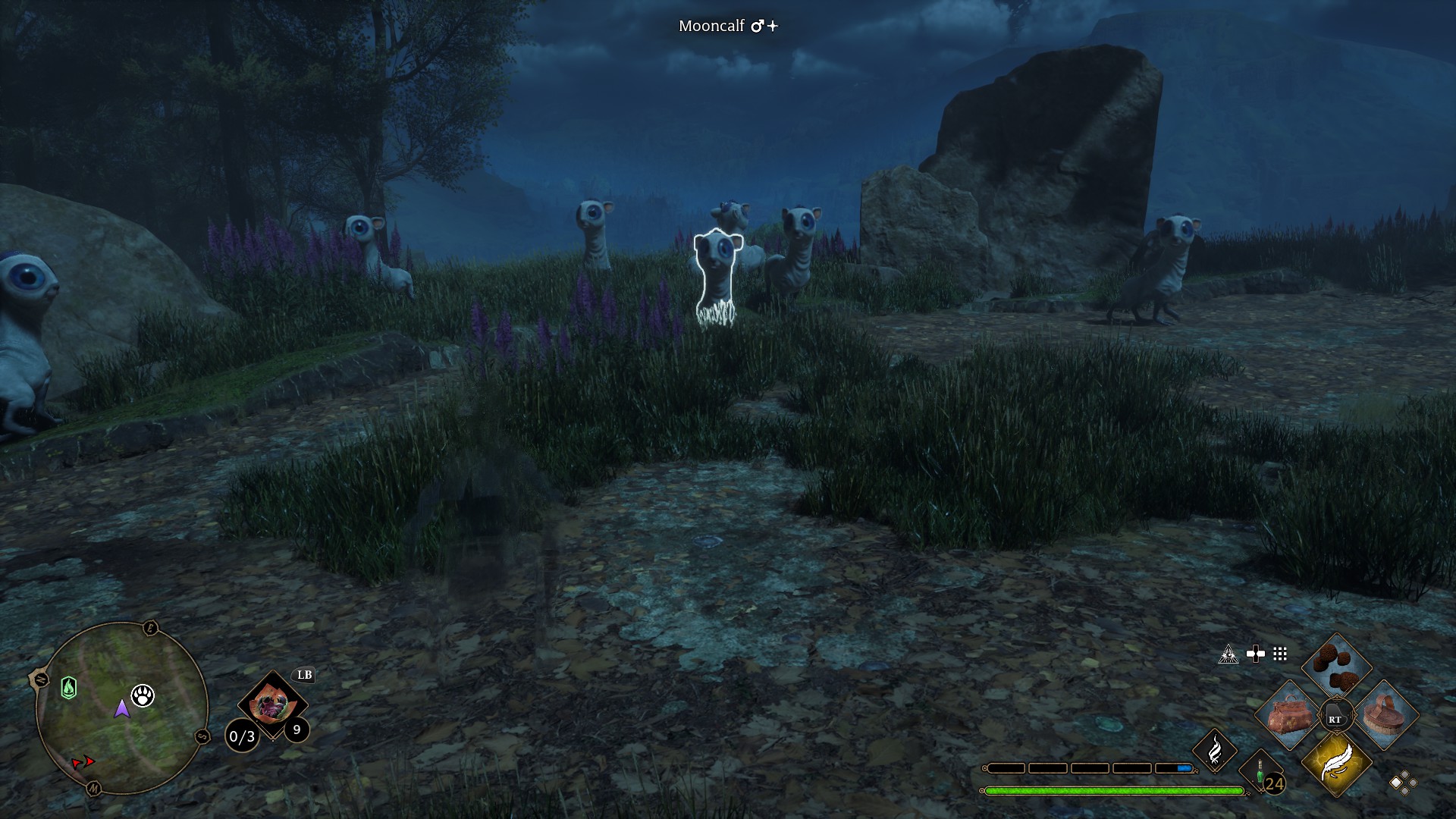Viewport: 1456px width, 819px height.
Task: Click the purple player arrow on the minimap
Action: click(121, 710)
